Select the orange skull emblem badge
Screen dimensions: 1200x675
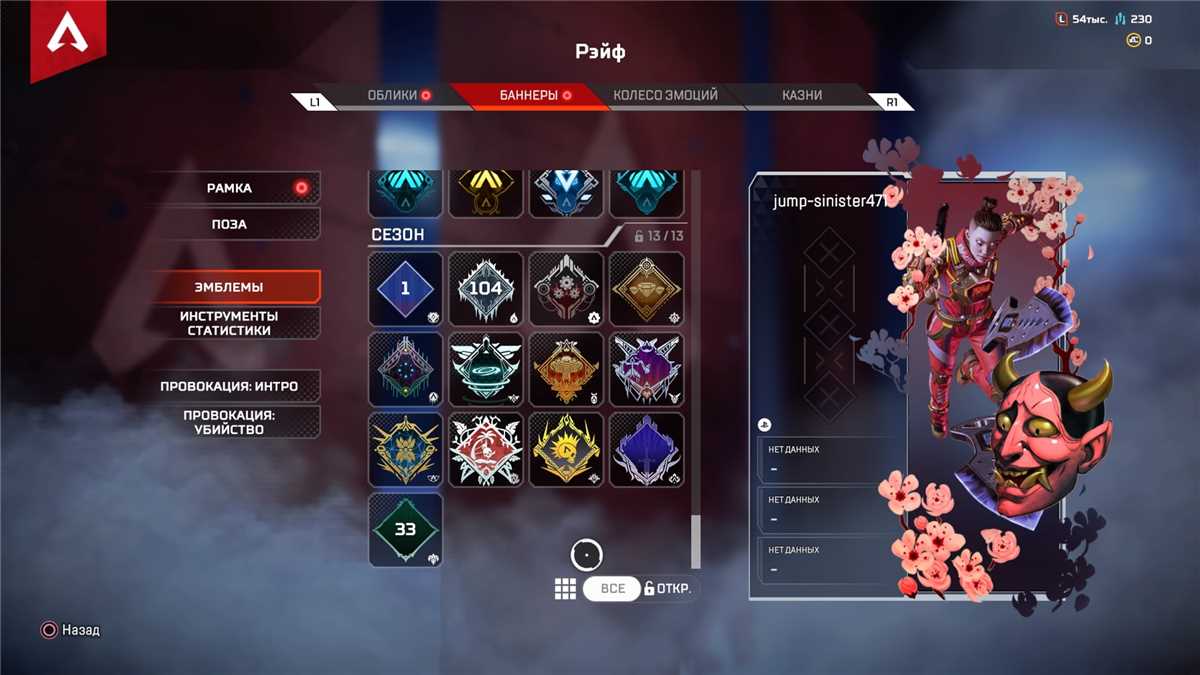click(566, 369)
